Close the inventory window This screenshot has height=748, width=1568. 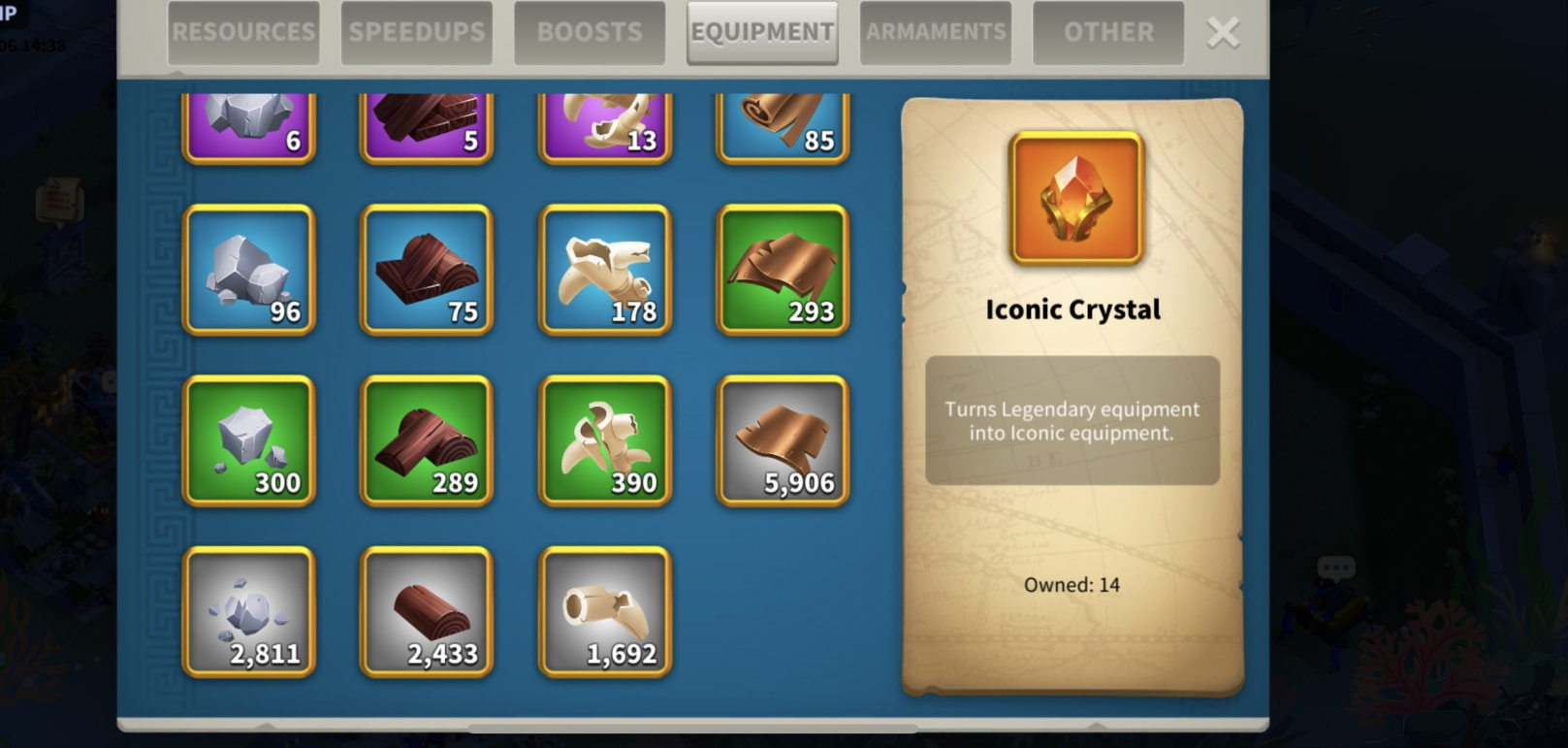(x=1223, y=33)
